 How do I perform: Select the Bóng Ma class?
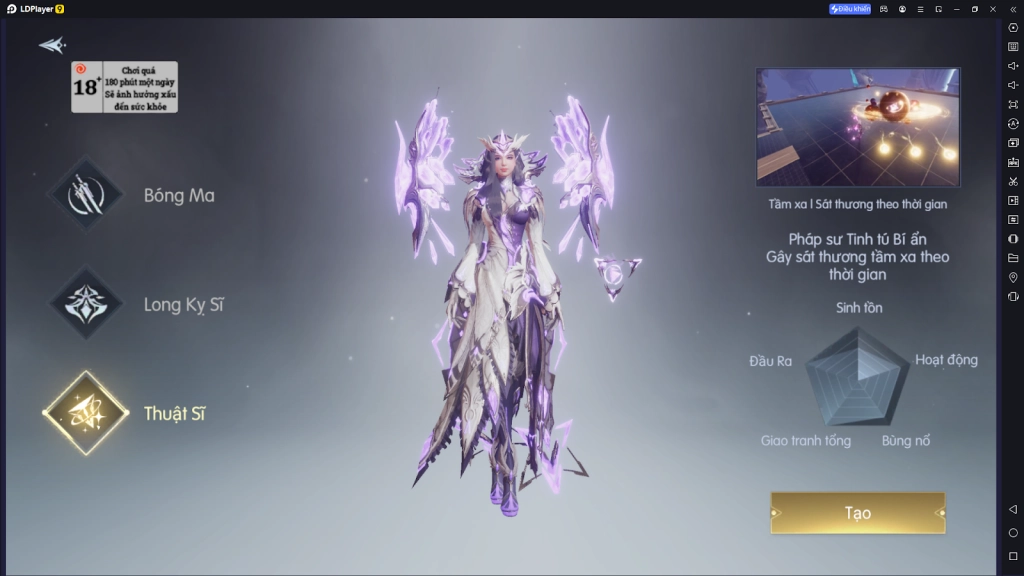[x=87, y=196]
